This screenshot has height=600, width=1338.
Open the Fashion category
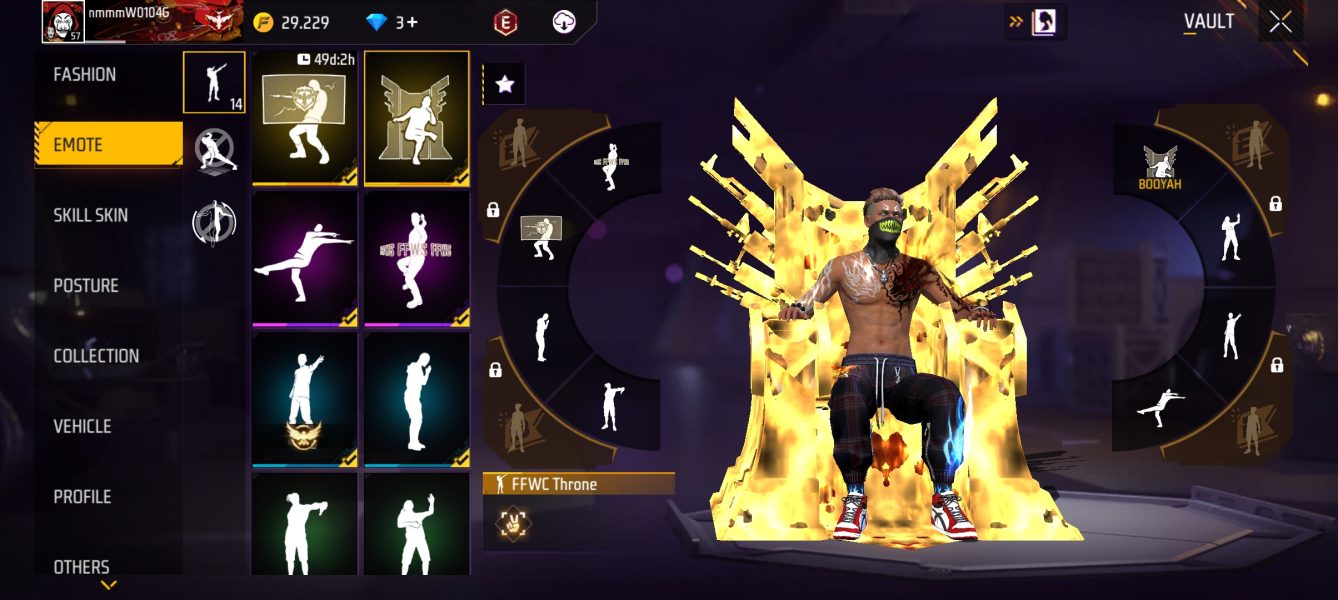[85, 75]
